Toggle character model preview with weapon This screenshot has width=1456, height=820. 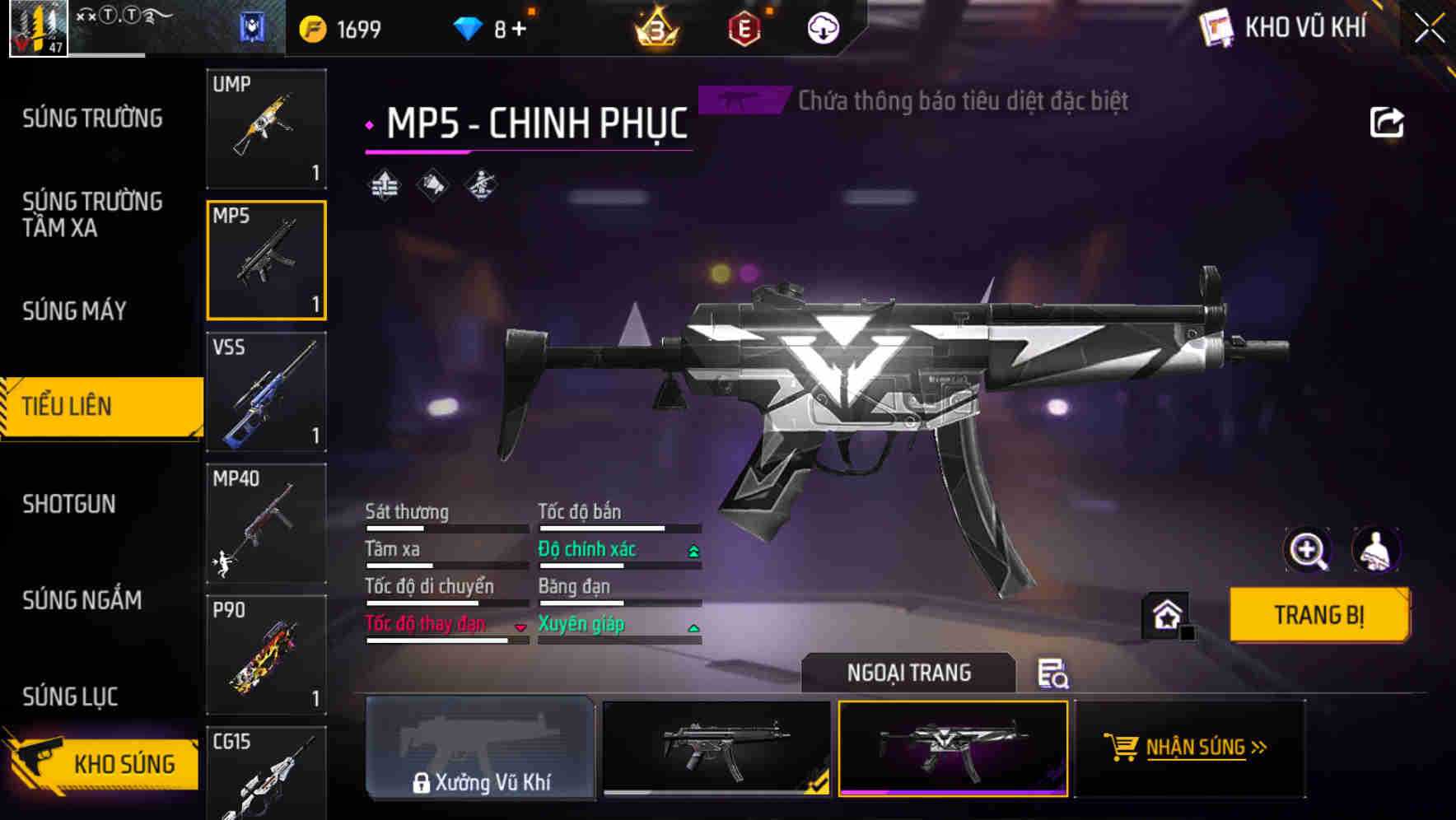point(1374,550)
